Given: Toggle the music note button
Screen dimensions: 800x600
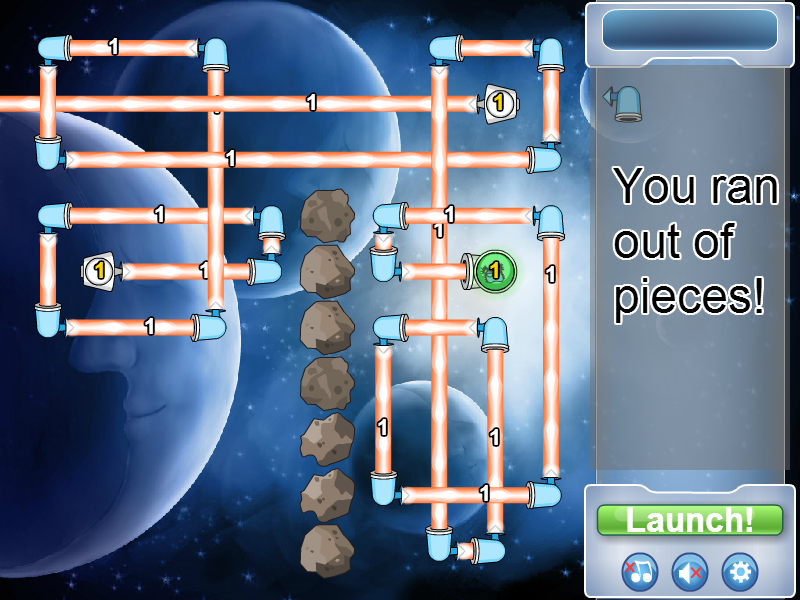Looking at the screenshot, I should (x=640, y=572).
